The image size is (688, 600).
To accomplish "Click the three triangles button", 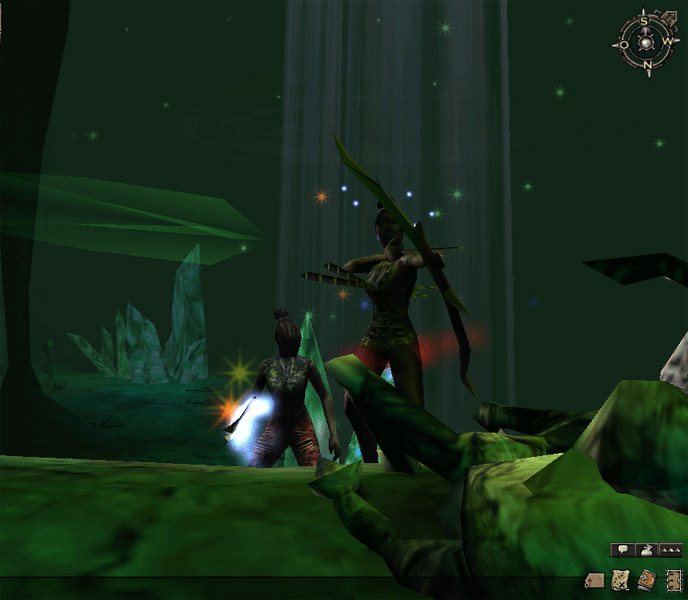I will pos(670,549).
